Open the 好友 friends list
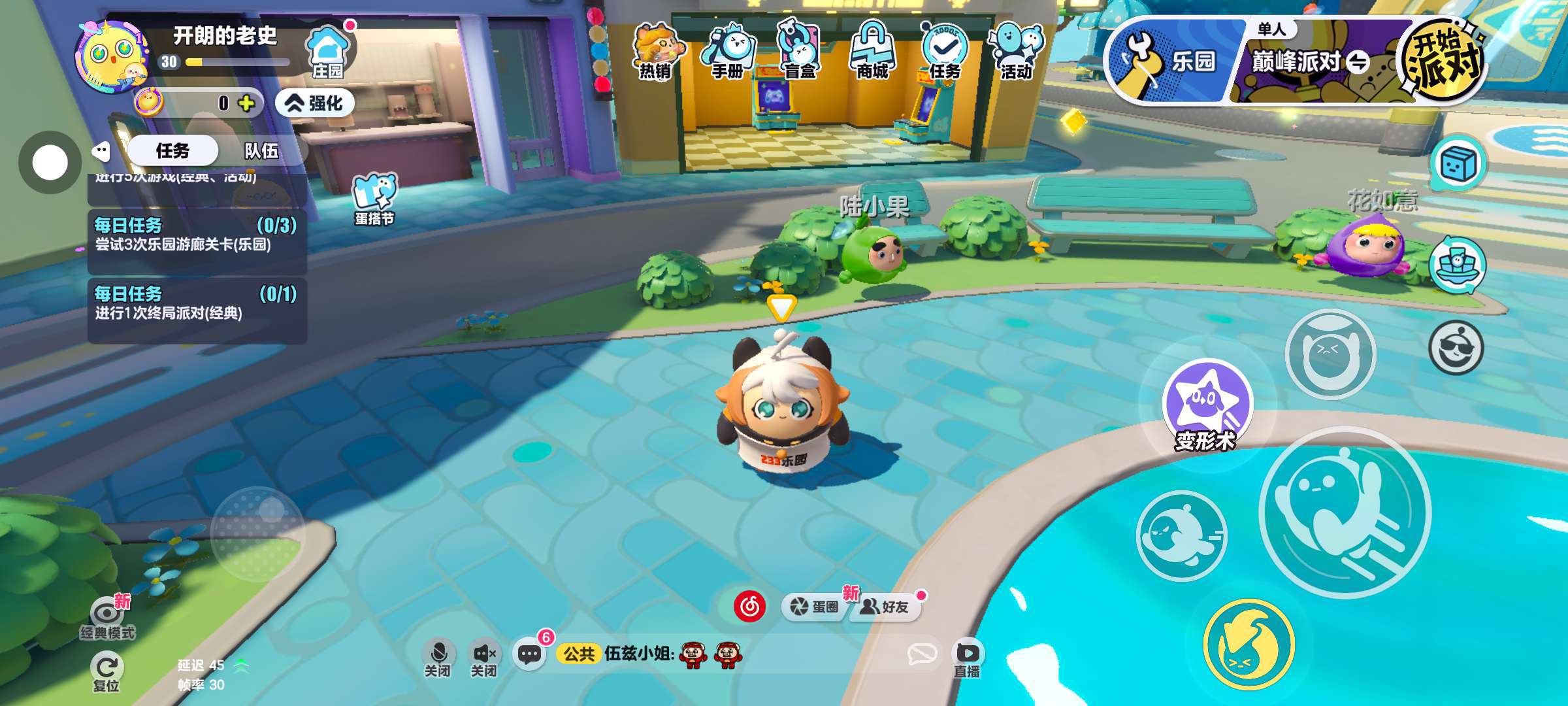The width and height of the screenshot is (1568, 706). click(885, 607)
